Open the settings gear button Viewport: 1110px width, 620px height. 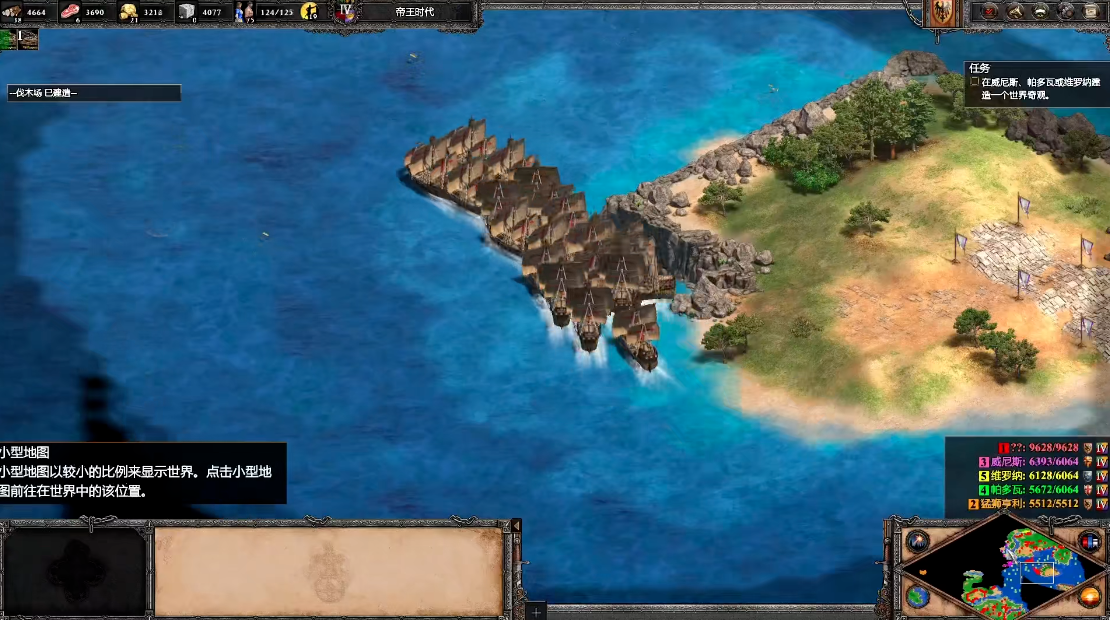(x=1067, y=12)
